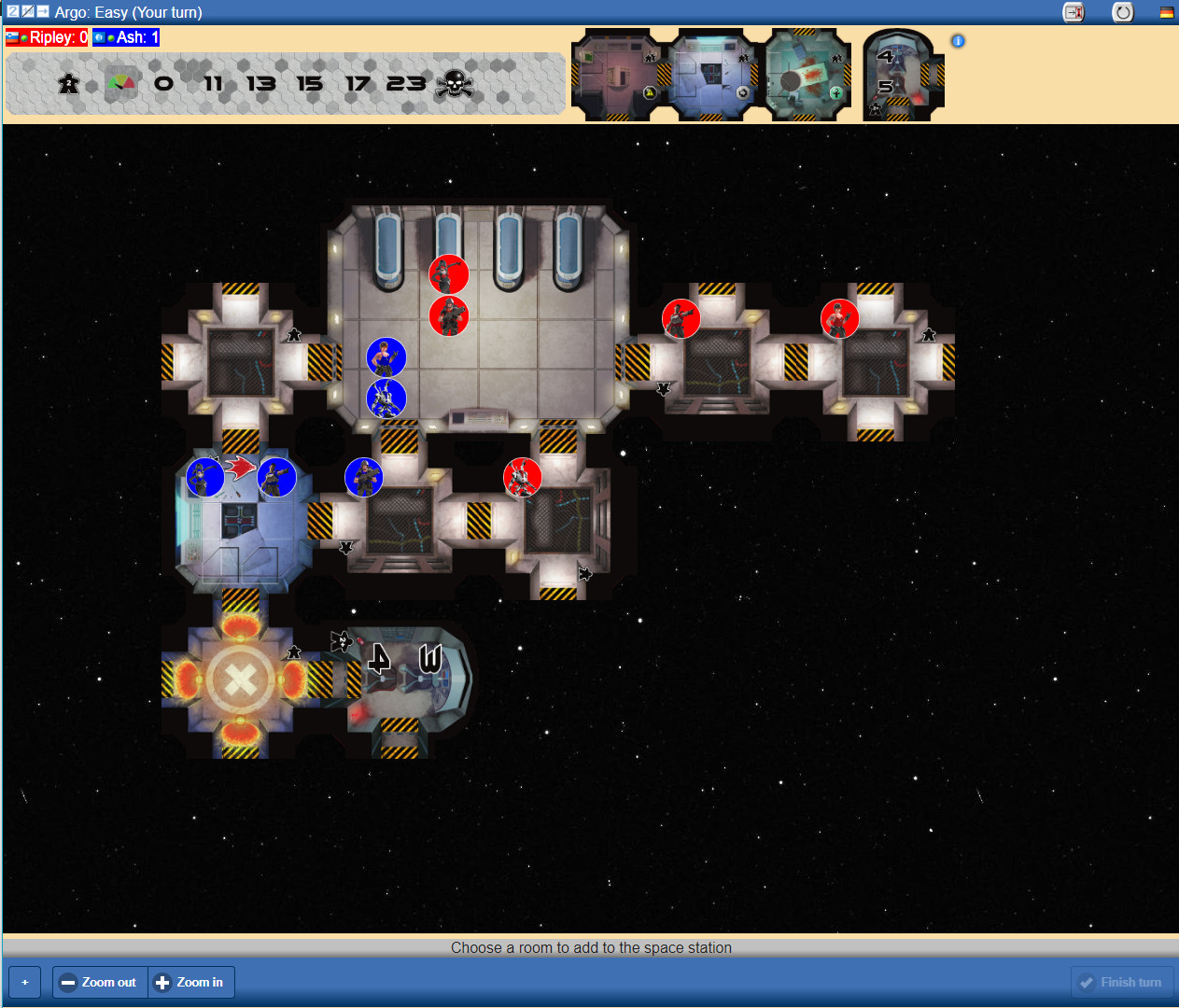Click the refresh arrow button in title bar

(1123, 12)
